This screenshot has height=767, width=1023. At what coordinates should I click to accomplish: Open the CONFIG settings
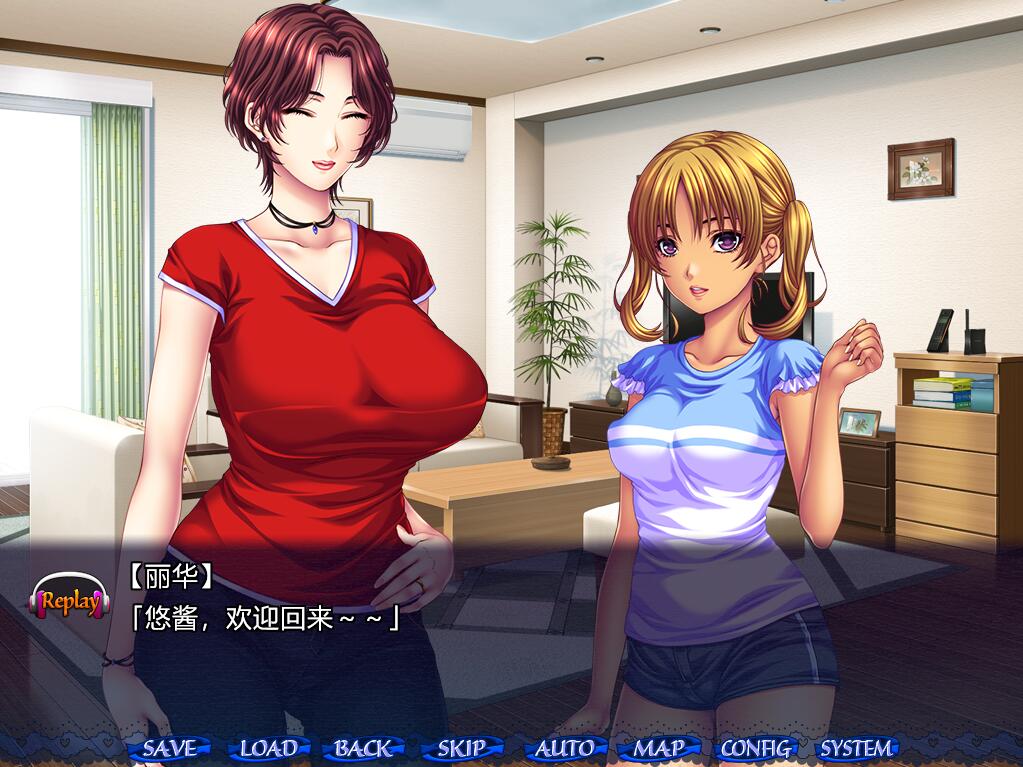pos(756,747)
